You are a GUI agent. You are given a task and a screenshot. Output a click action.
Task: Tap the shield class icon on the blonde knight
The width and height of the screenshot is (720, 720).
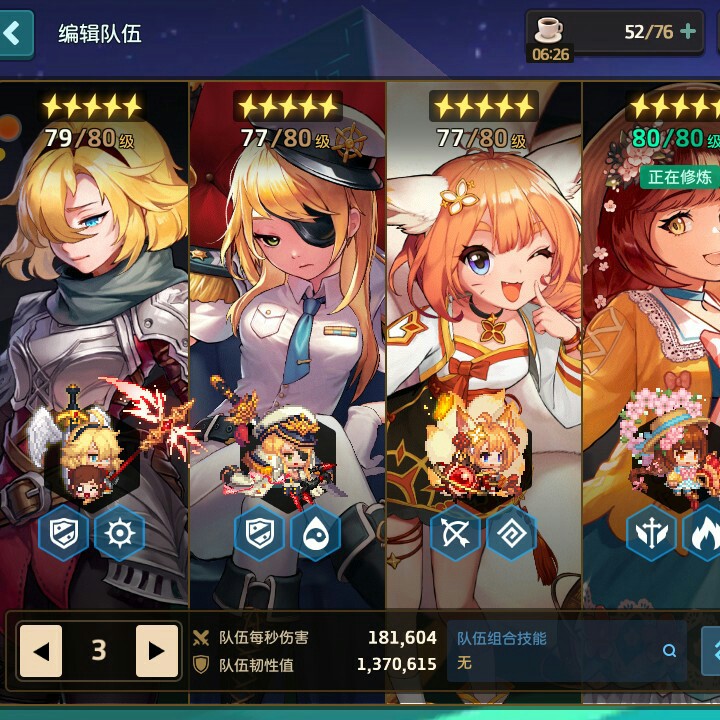click(x=63, y=534)
